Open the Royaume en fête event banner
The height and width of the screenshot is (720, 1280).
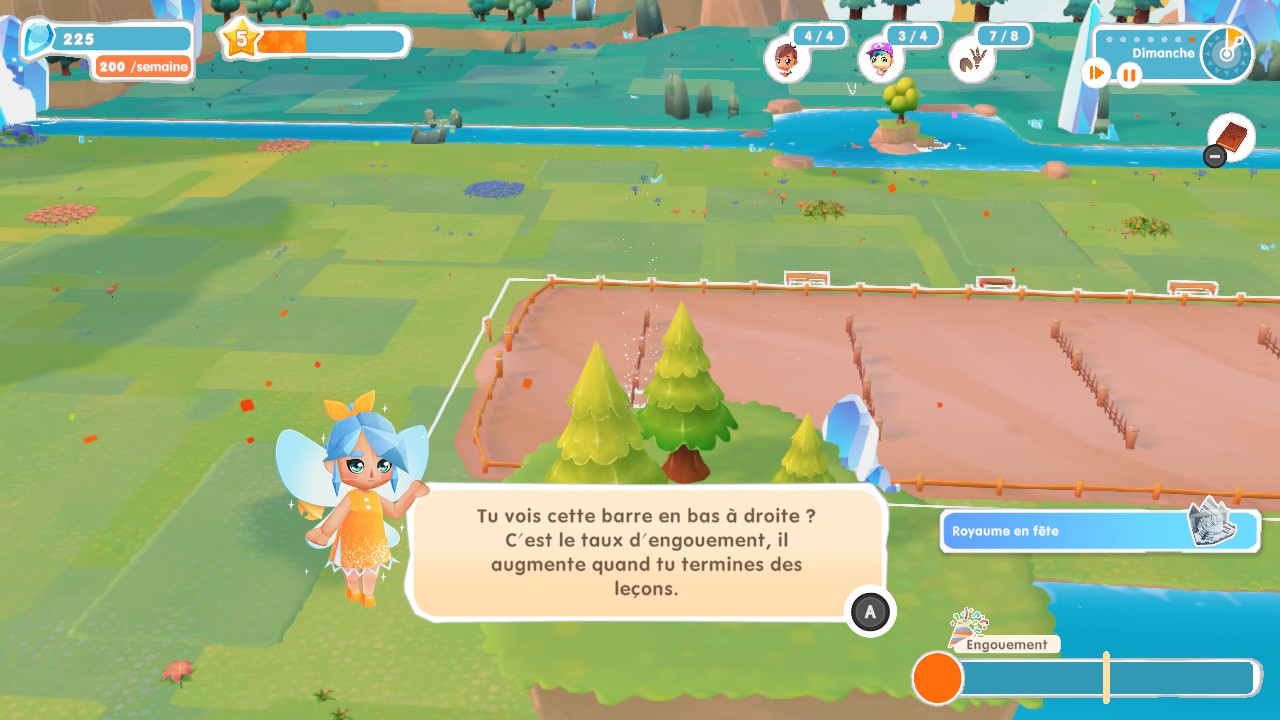pos(1099,530)
